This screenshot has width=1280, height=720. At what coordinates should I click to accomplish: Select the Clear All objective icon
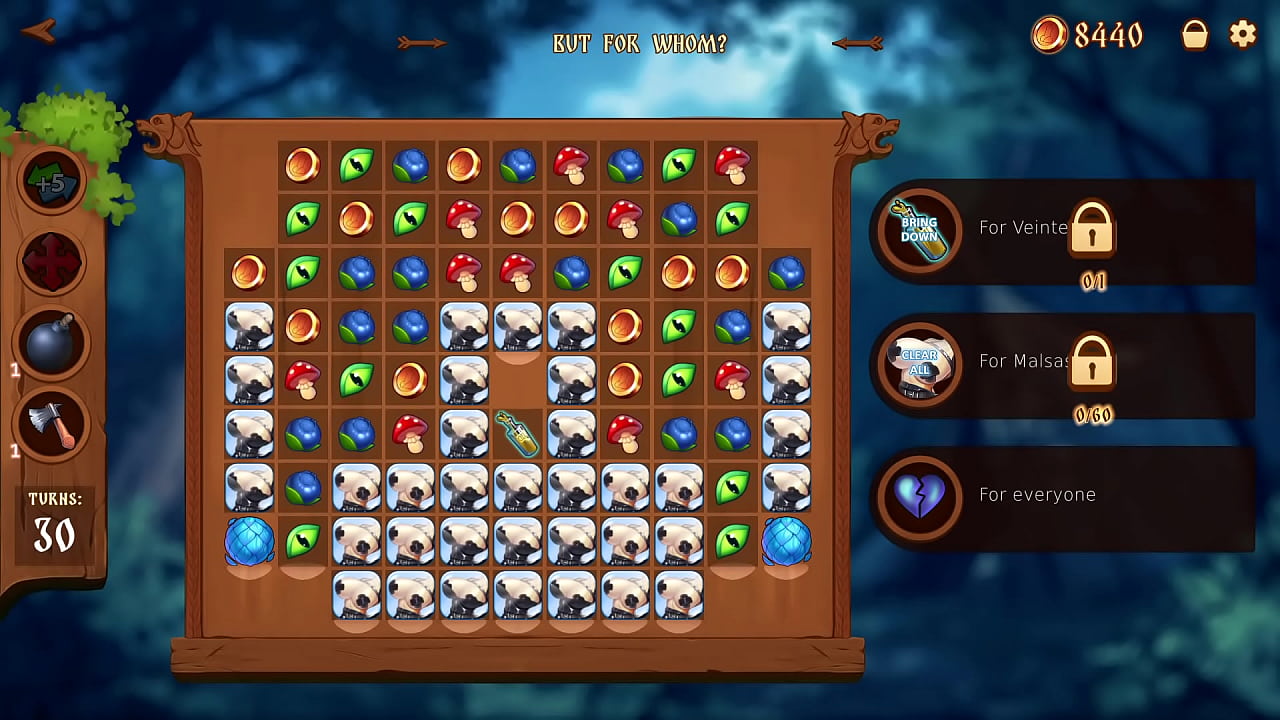[920, 363]
